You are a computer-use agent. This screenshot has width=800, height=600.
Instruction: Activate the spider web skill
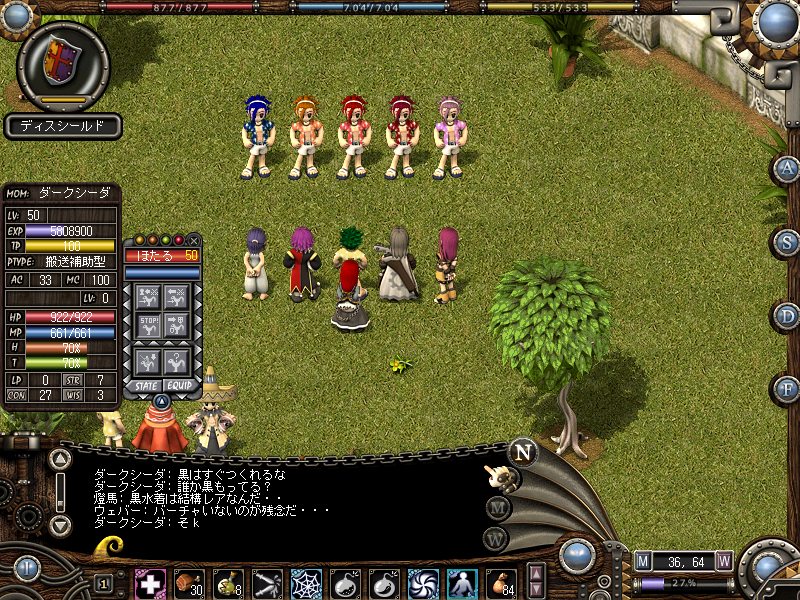point(306,582)
